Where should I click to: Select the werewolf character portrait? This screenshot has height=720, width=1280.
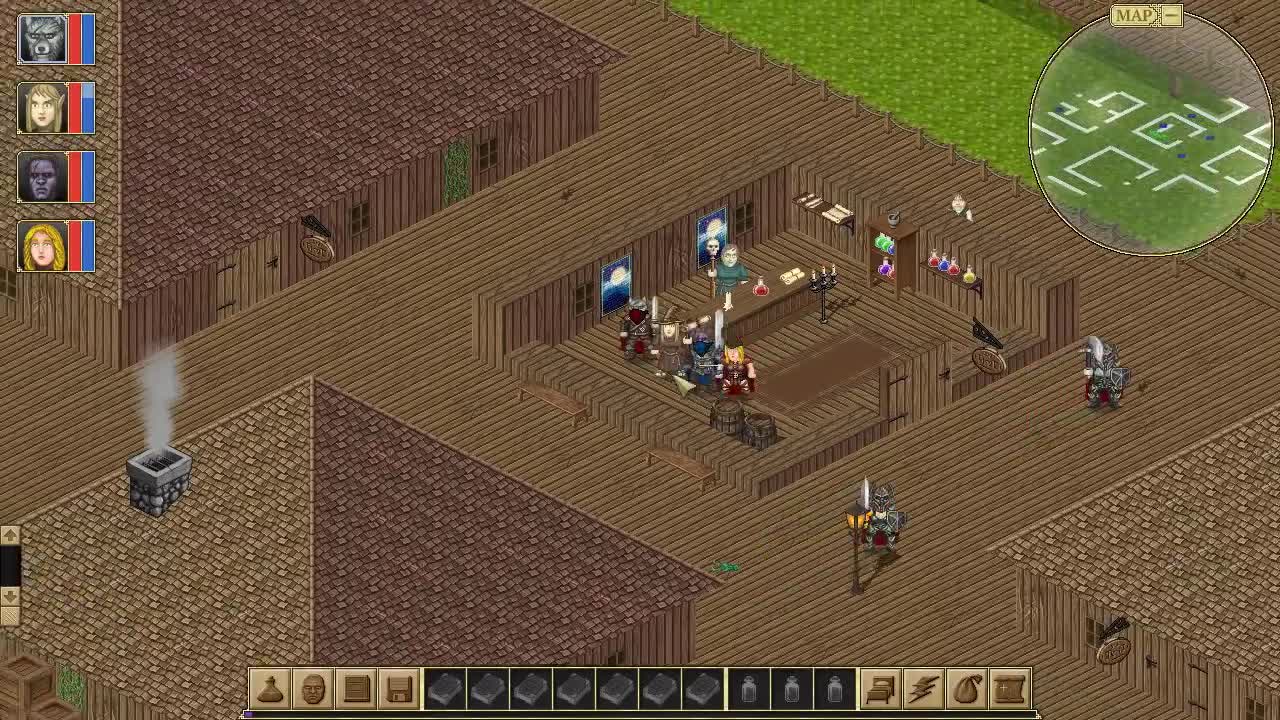[x=42, y=38]
